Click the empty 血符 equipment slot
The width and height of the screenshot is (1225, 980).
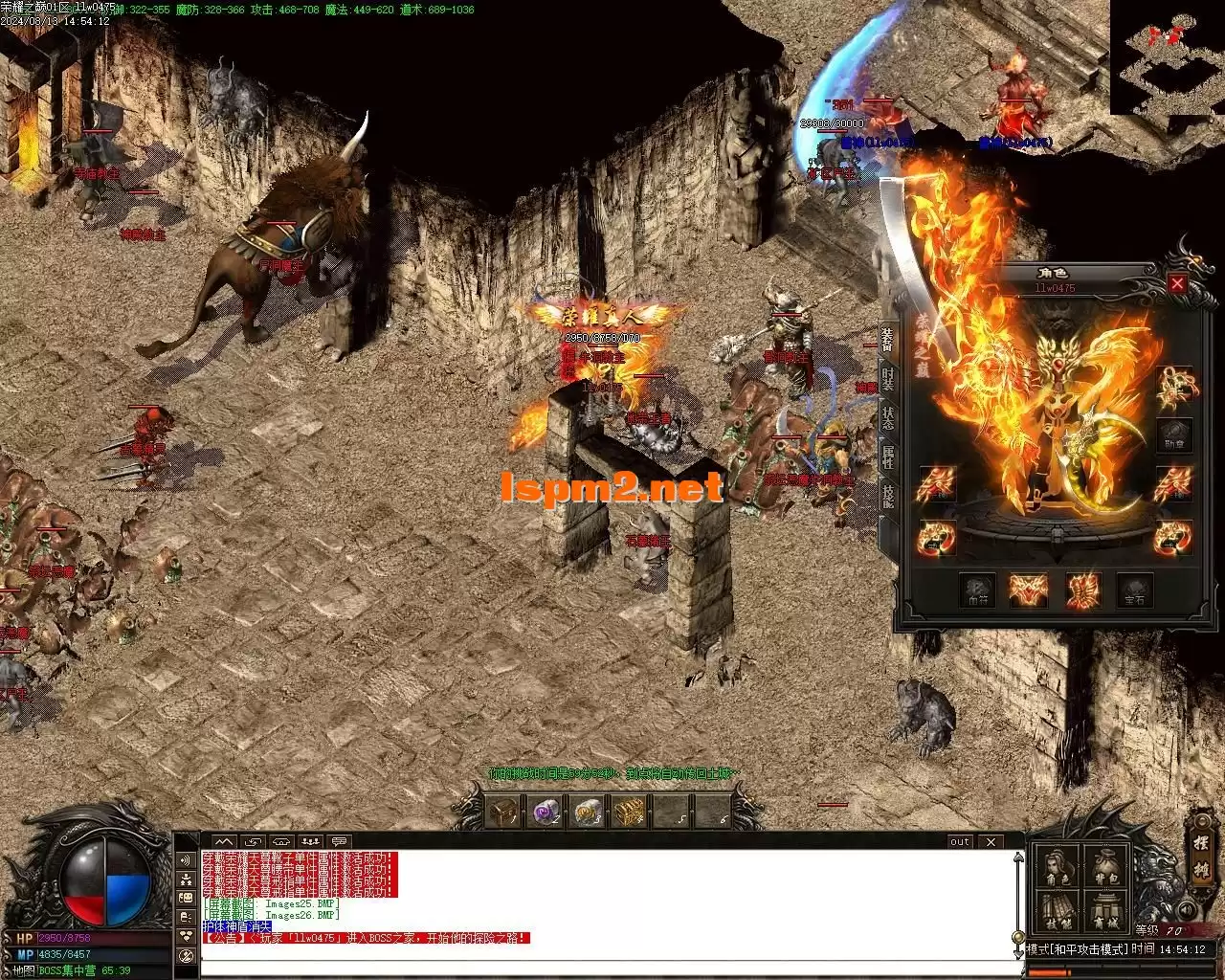[977, 590]
